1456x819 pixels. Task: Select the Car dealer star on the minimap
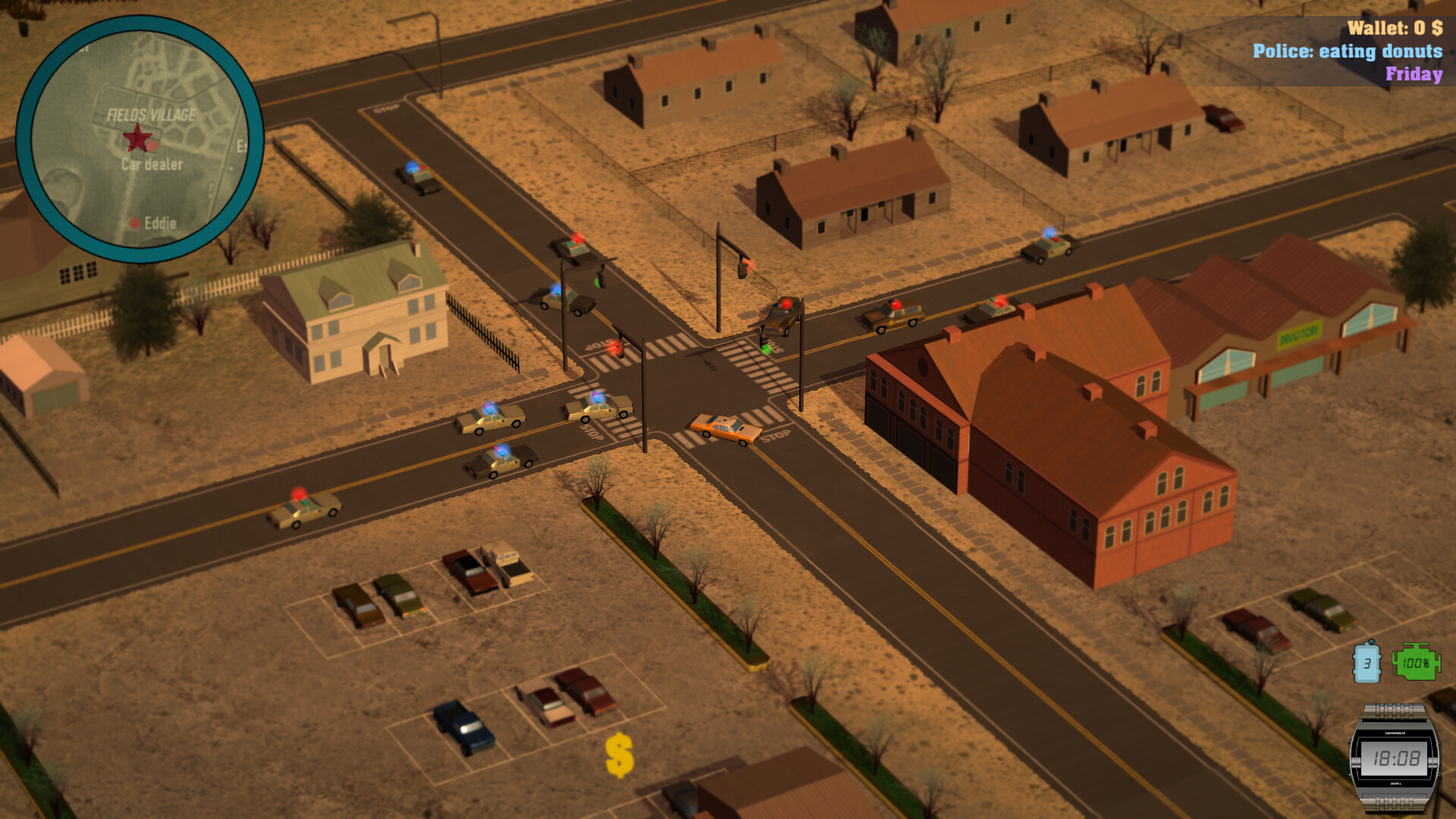pos(136,139)
